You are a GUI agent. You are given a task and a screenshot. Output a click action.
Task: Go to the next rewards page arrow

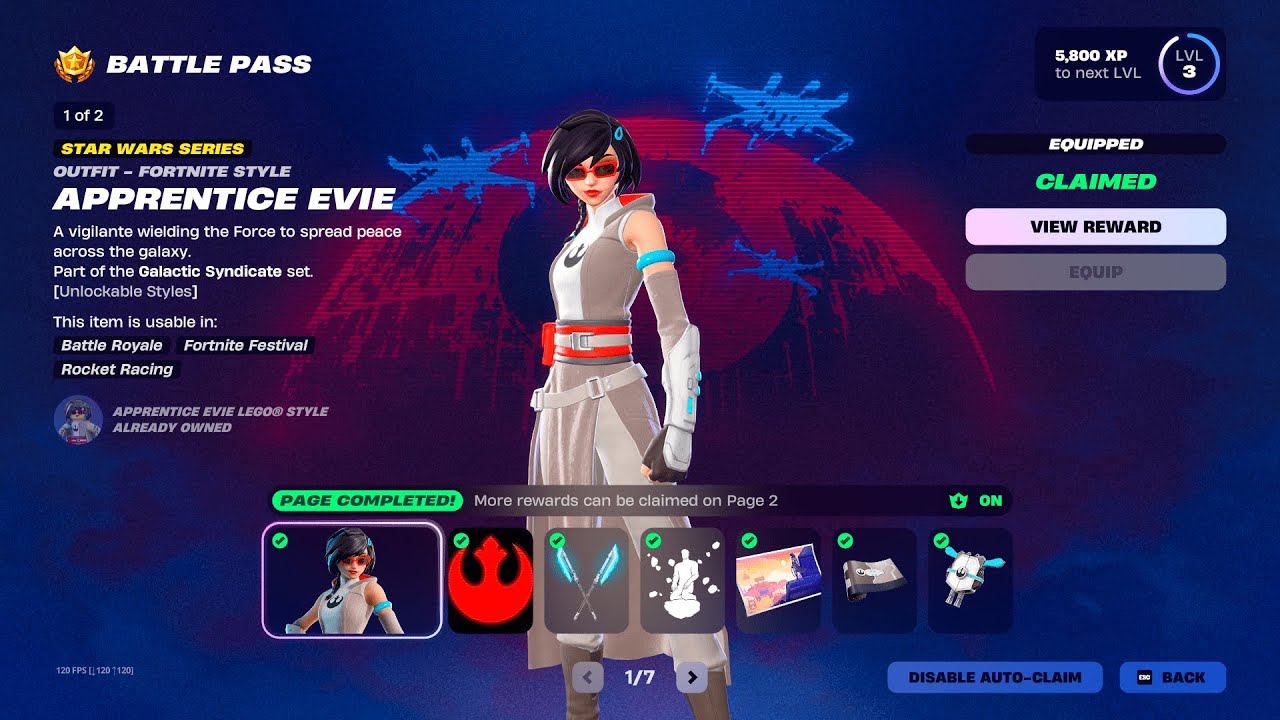(x=691, y=678)
